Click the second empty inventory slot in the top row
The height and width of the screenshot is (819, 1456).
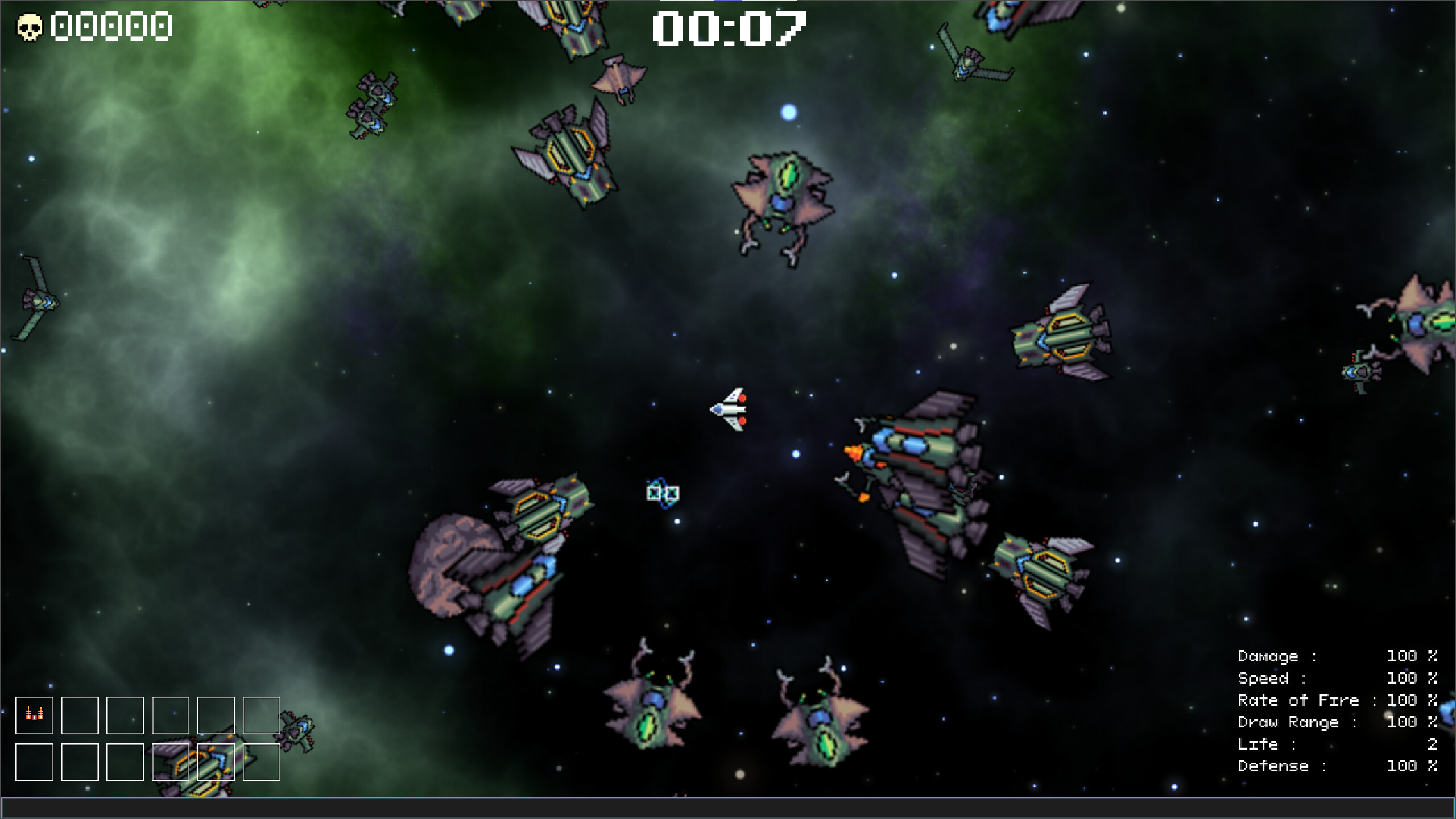tap(81, 715)
